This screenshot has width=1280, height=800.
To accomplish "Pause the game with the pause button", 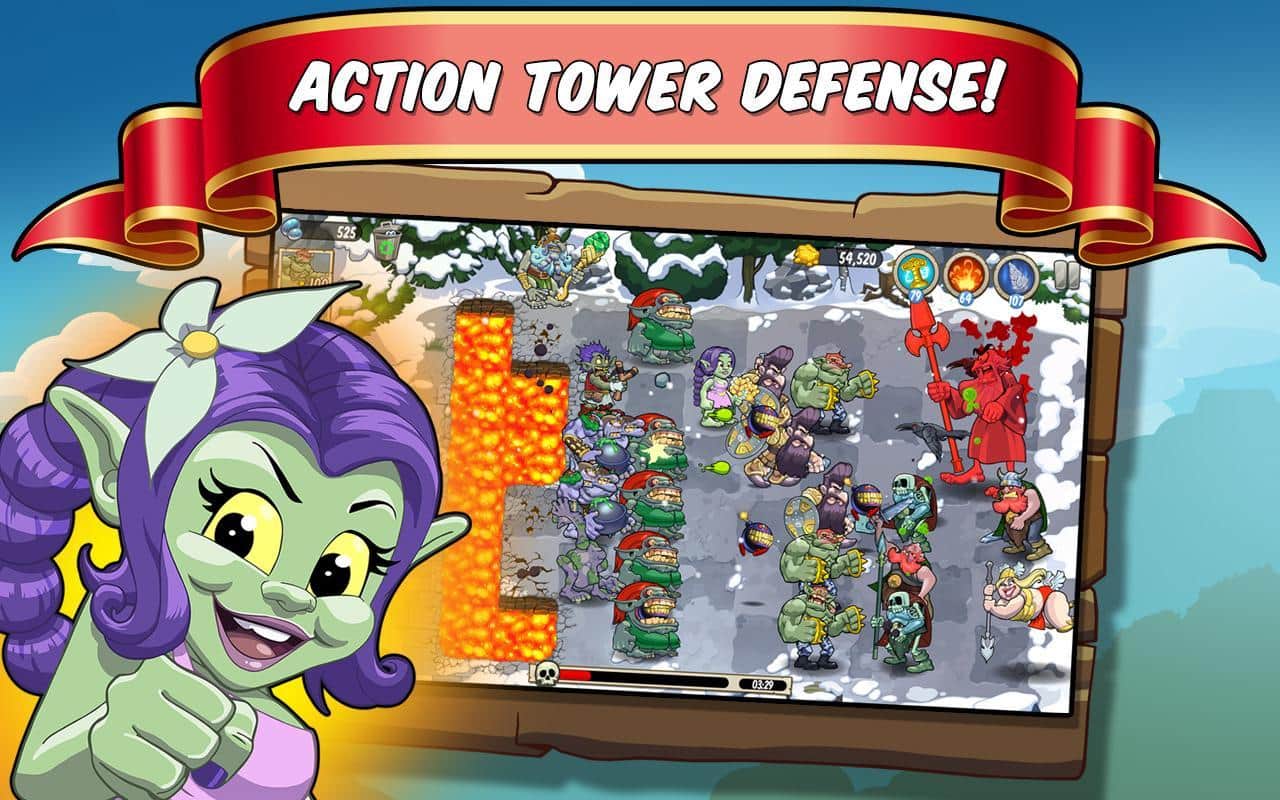I will click(x=1064, y=277).
